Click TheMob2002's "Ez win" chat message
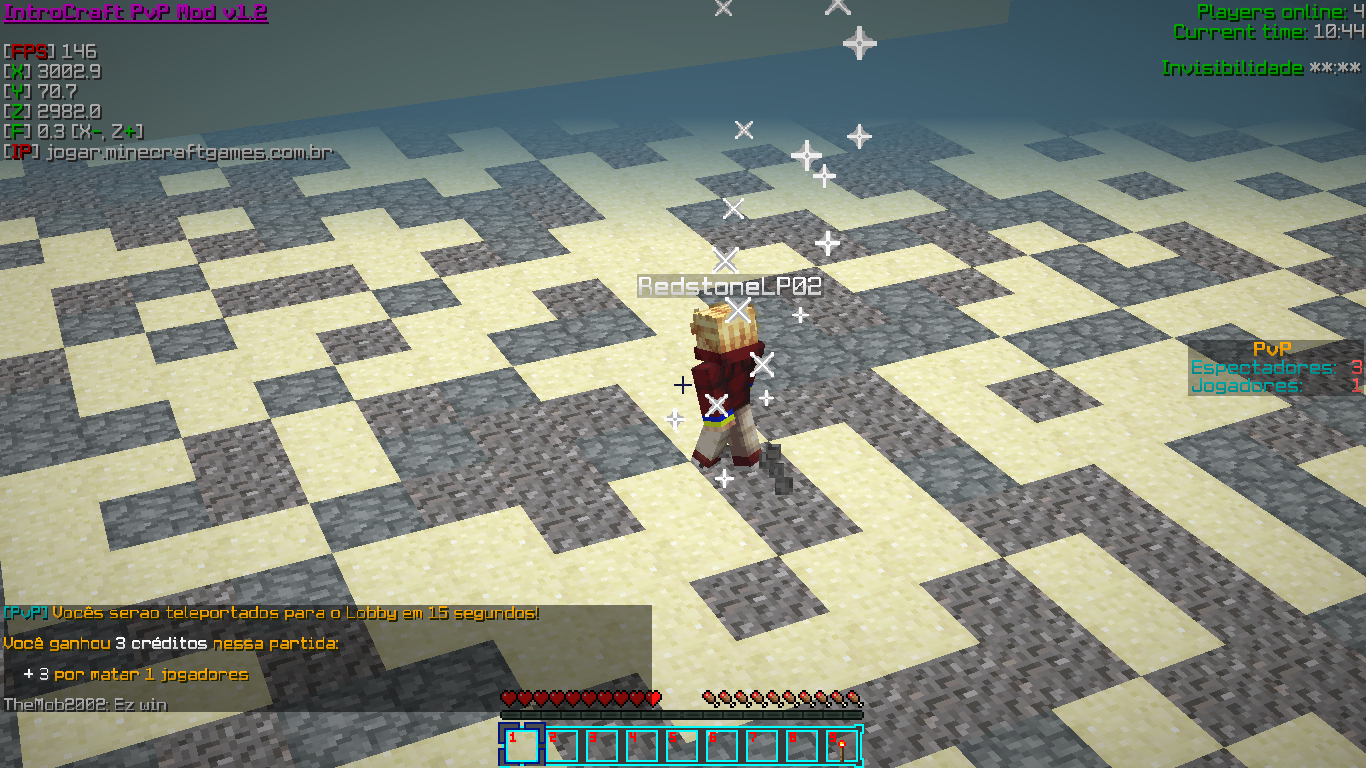1366x768 pixels. 85,704
